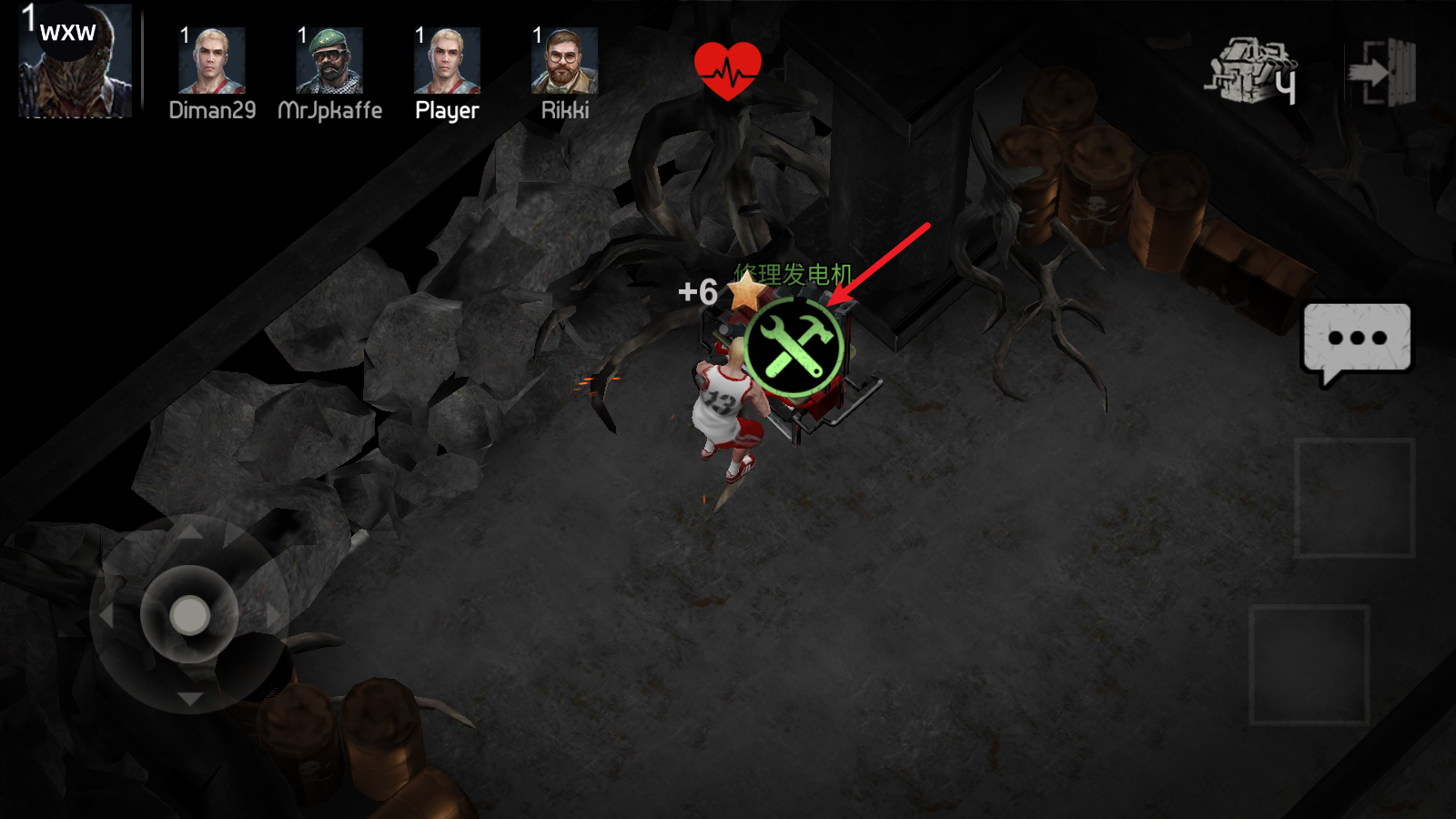Select the killer portrait labeled wxw
The width and height of the screenshot is (1456, 819).
(76, 61)
